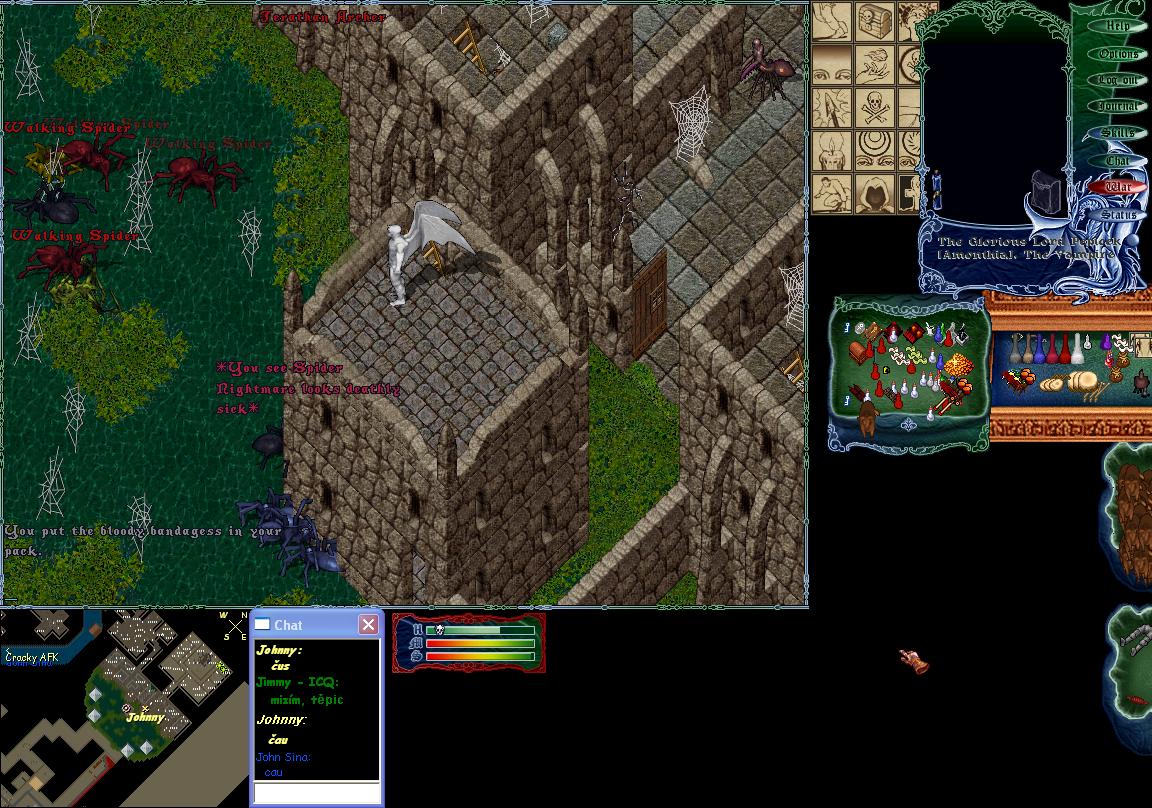Use the hooded figure skill icon

coord(874,192)
